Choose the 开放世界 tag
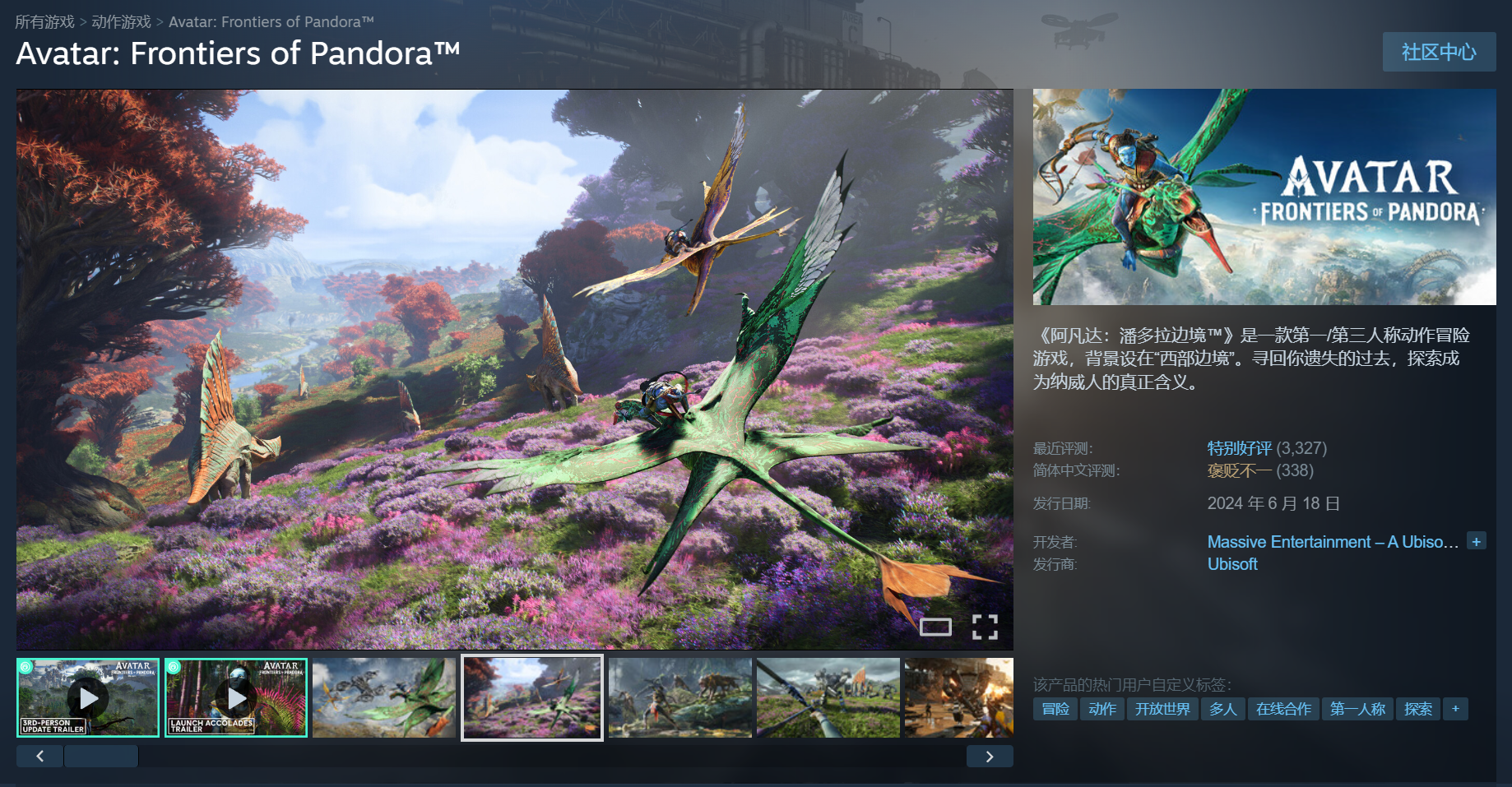 [1162, 709]
